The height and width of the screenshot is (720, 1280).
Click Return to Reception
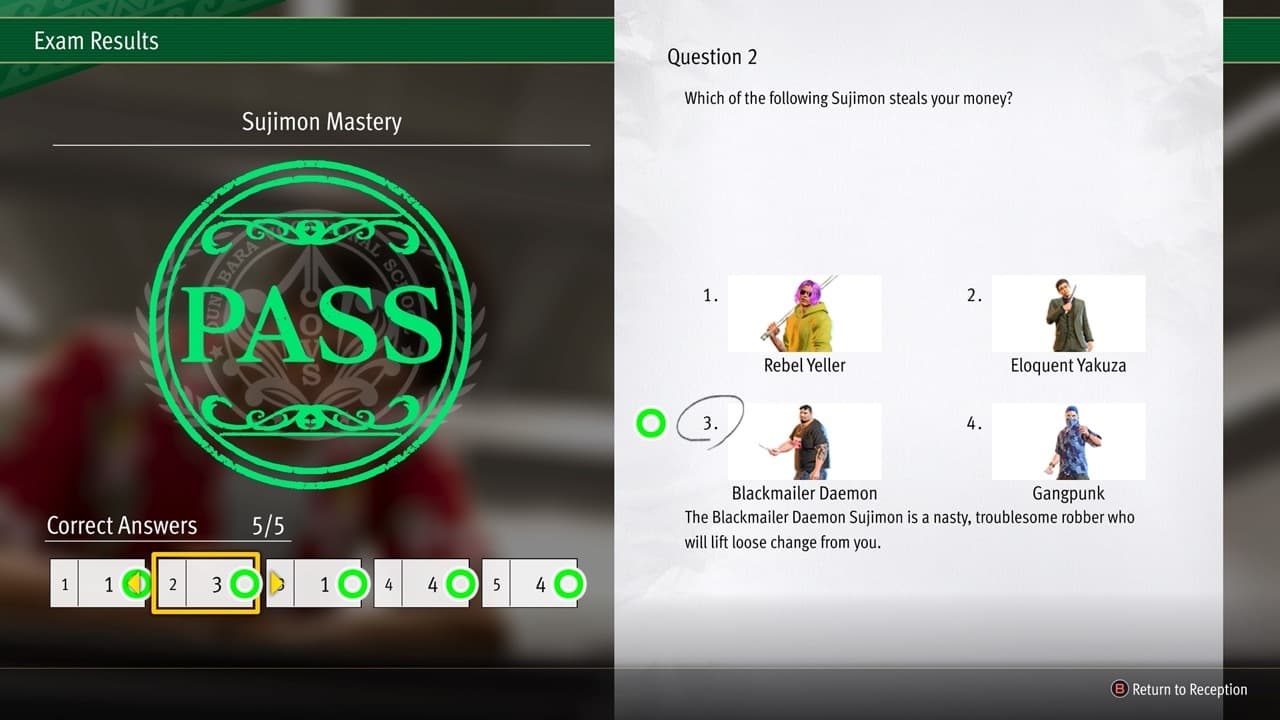1180,689
